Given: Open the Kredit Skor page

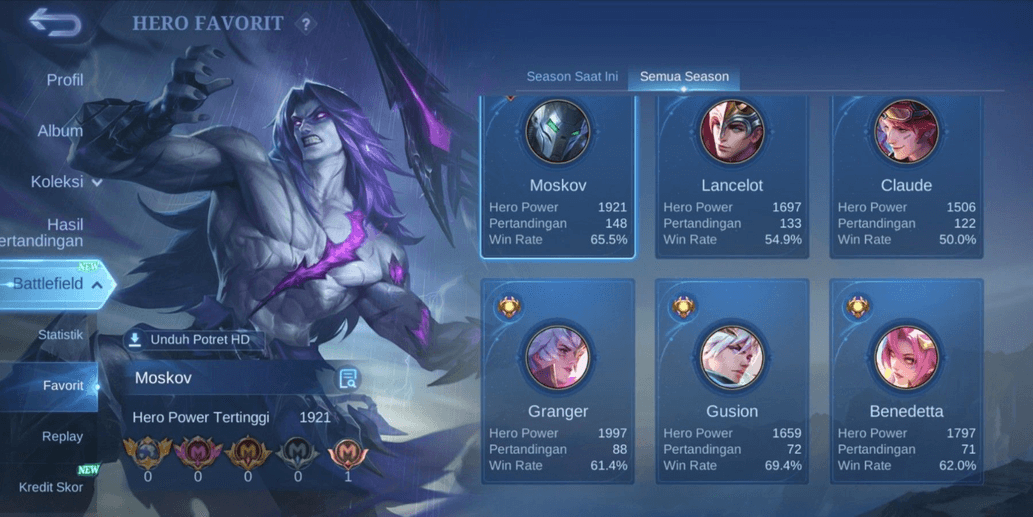Looking at the screenshot, I should point(51,488).
